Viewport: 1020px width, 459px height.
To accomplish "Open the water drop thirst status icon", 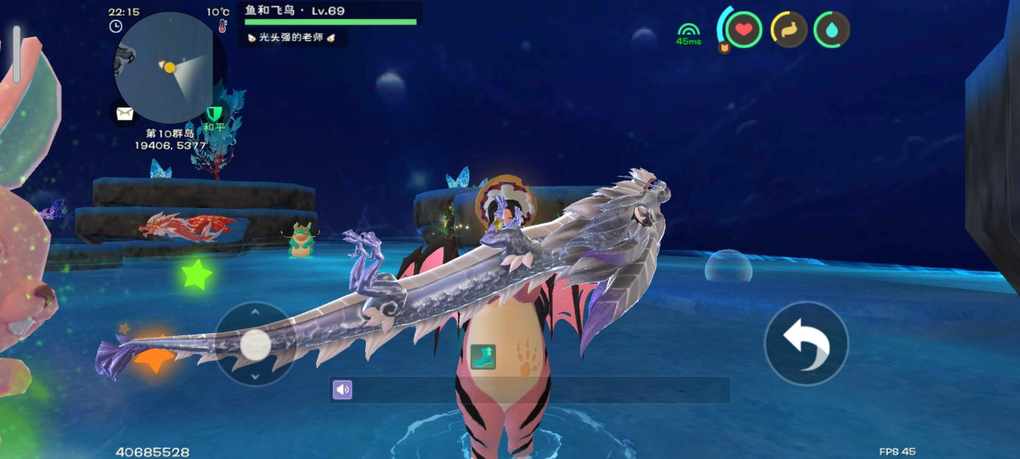I will coord(832,30).
